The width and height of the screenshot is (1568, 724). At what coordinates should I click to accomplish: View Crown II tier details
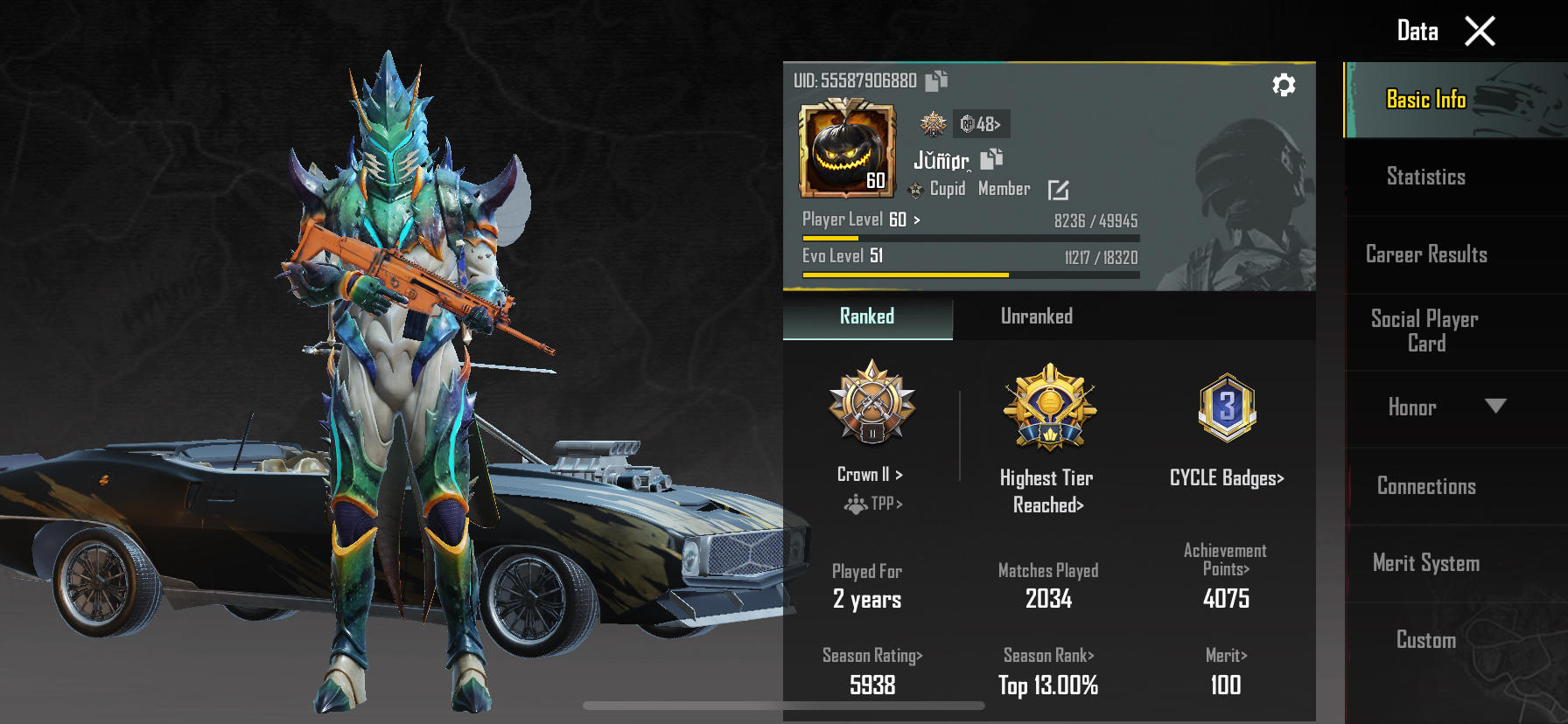pyautogui.click(x=870, y=474)
